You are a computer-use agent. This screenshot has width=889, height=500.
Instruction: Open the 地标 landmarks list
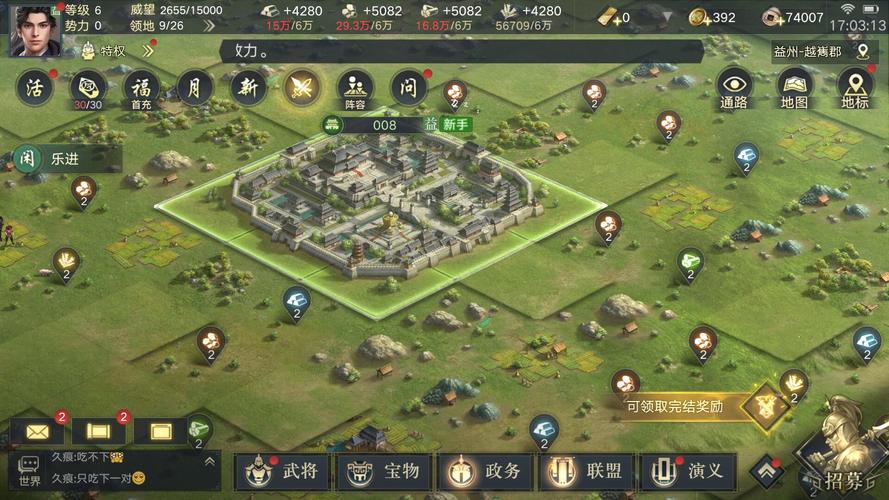(854, 88)
